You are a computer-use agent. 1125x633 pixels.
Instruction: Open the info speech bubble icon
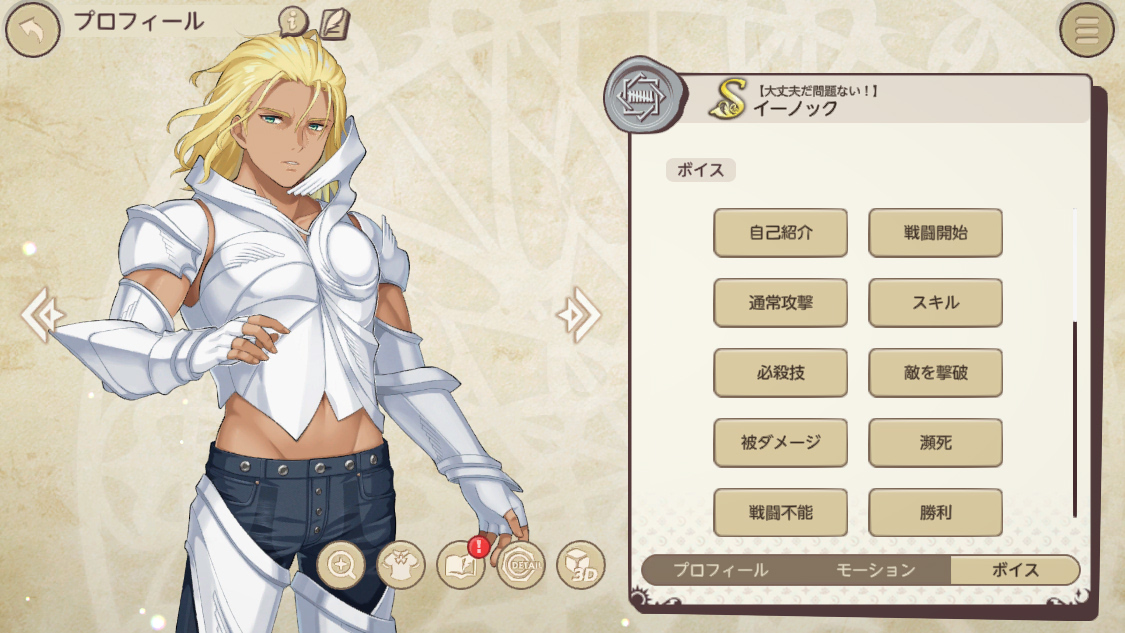click(293, 21)
